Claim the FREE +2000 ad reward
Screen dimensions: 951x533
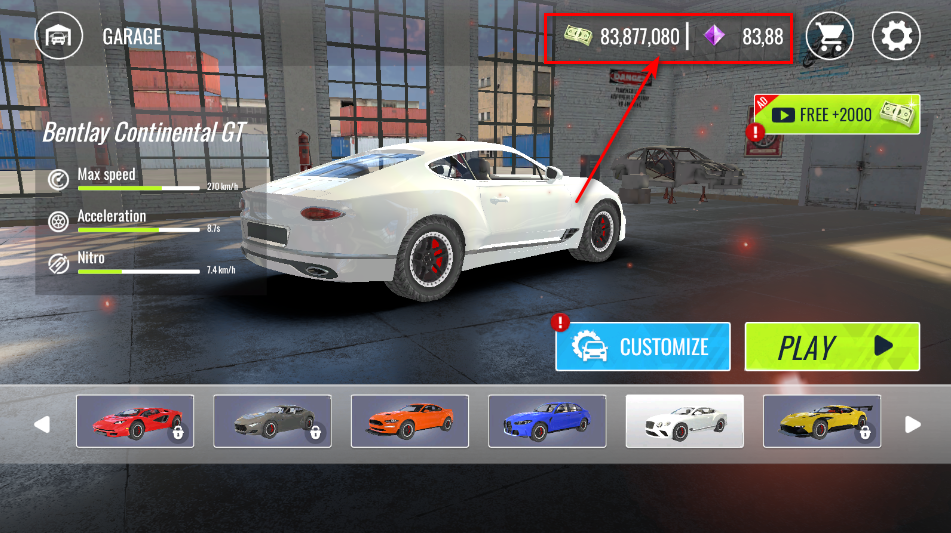click(x=837, y=115)
